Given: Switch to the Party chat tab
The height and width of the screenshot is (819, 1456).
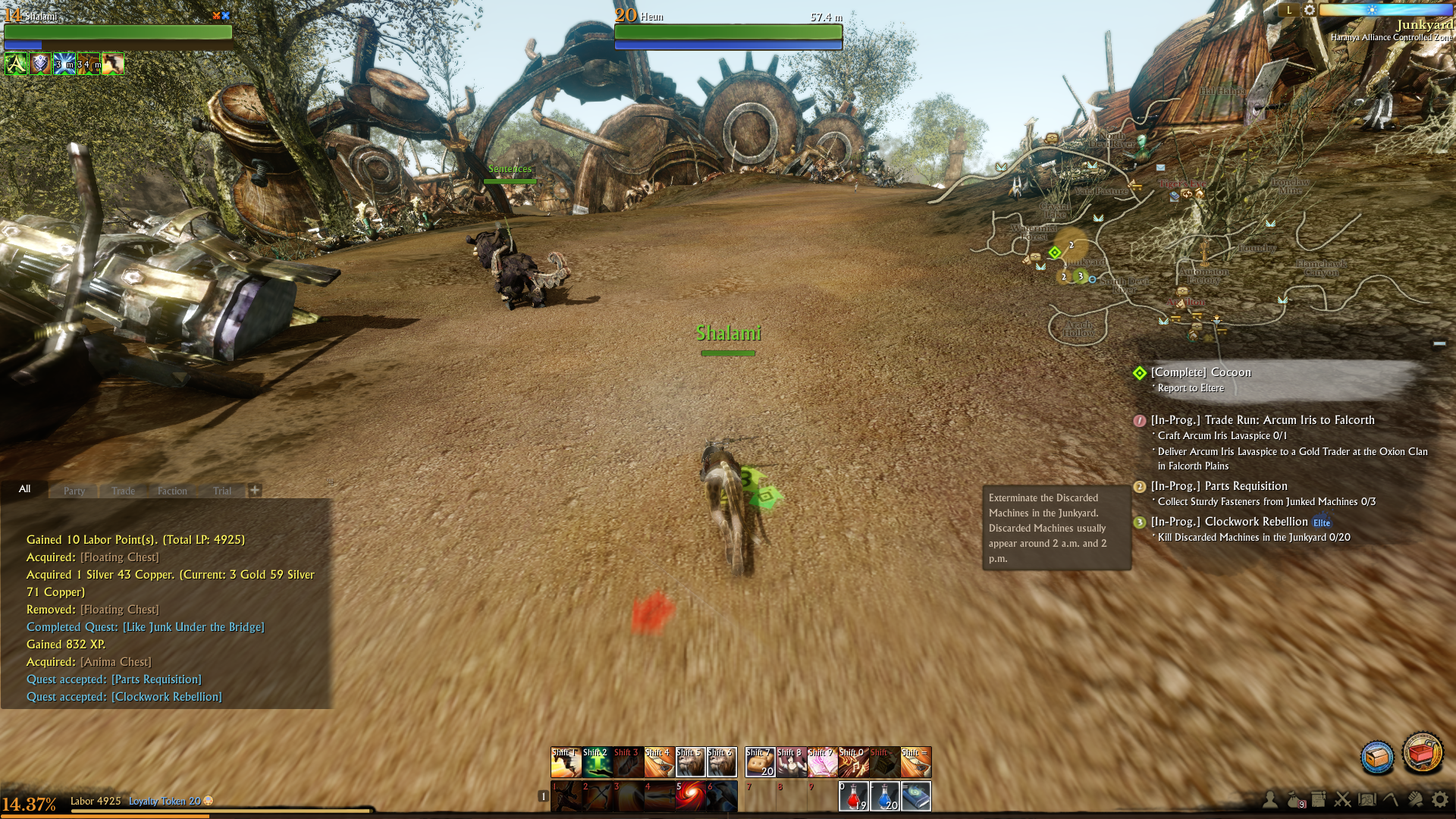Looking at the screenshot, I should (74, 491).
